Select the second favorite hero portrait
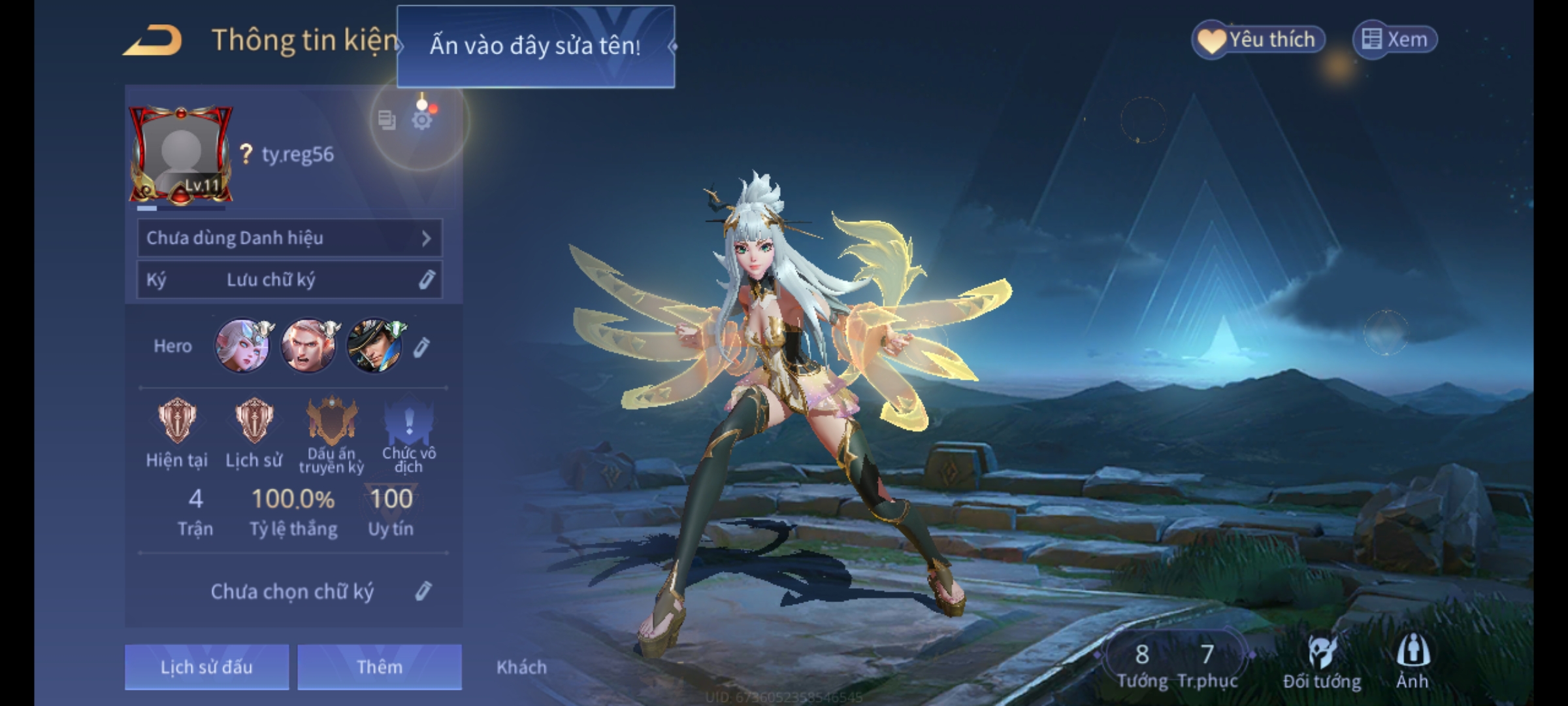Image resolution: width=1568 pixels, height=706 pixels. (308, 346)
